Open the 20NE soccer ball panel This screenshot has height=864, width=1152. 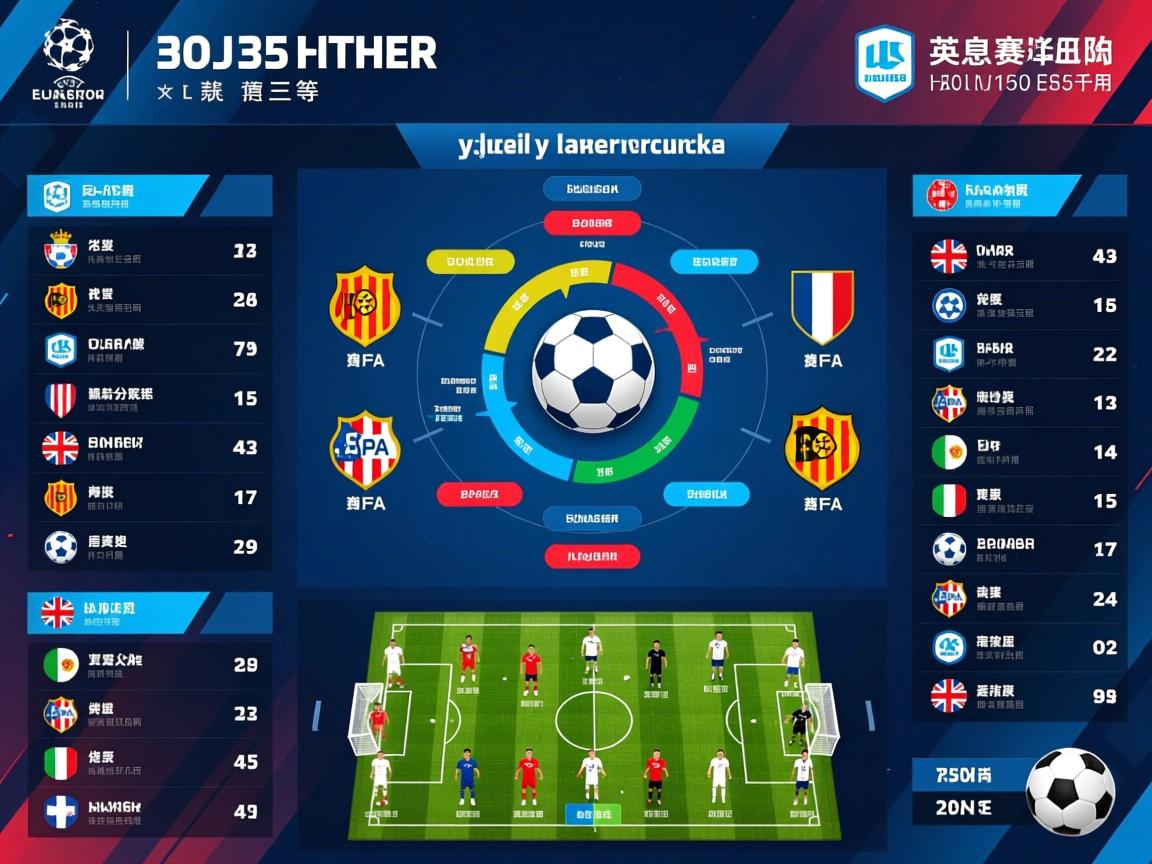click(x=1020, y=791)
